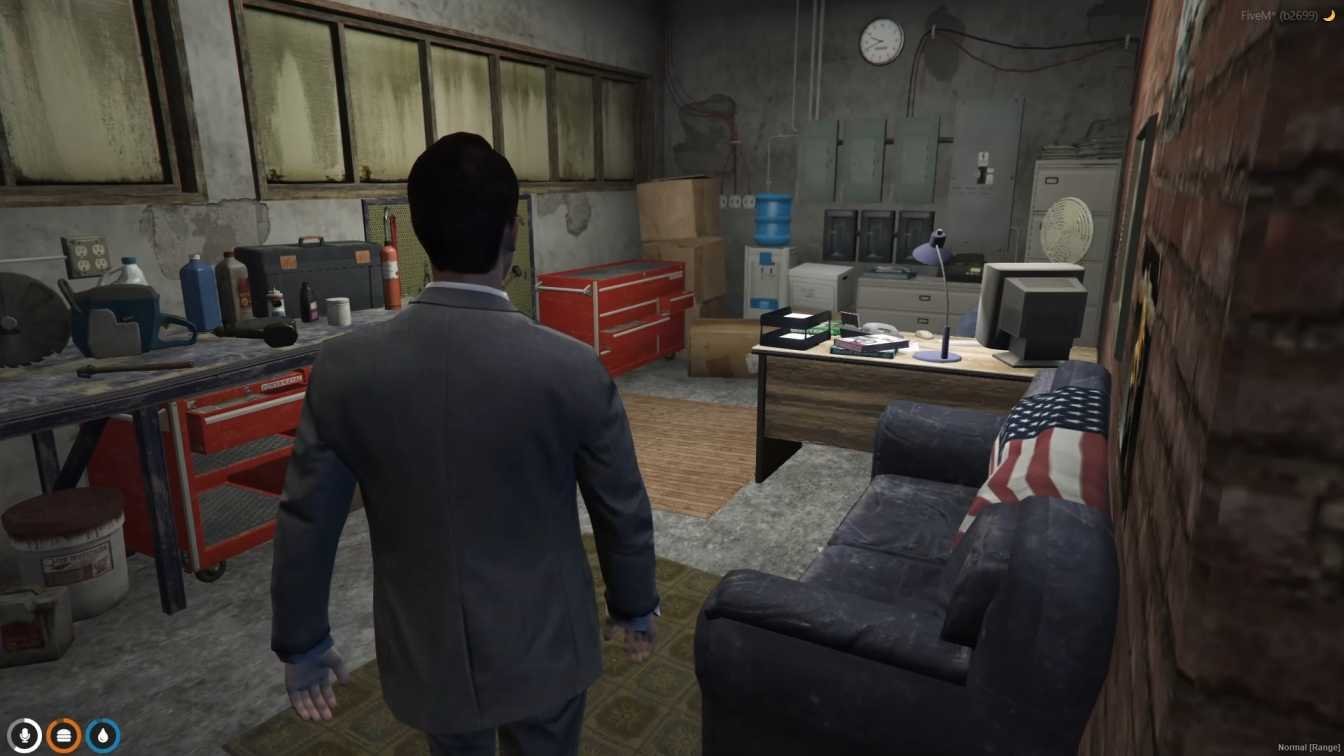Click the blue water drop thirst icon
This screenshot has width=1344, height=756.
click(x=103, y=736)
